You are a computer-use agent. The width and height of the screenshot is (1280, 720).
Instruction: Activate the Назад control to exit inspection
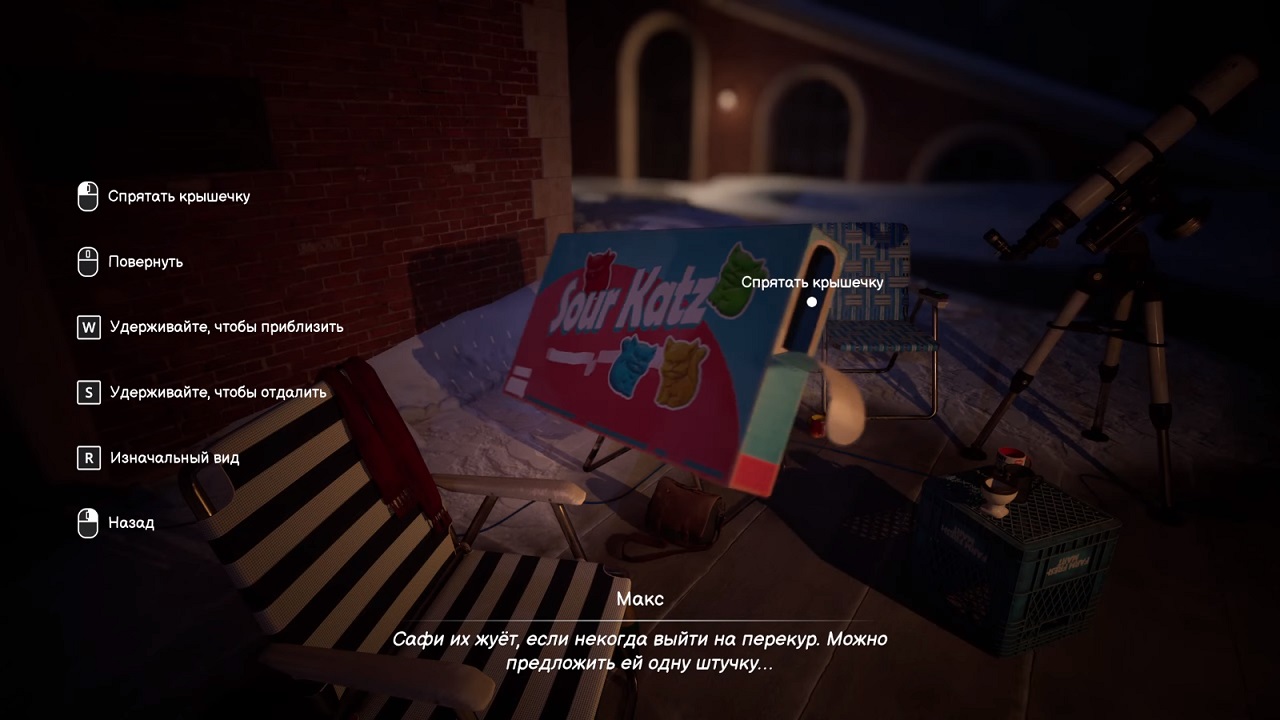(131, 523)
